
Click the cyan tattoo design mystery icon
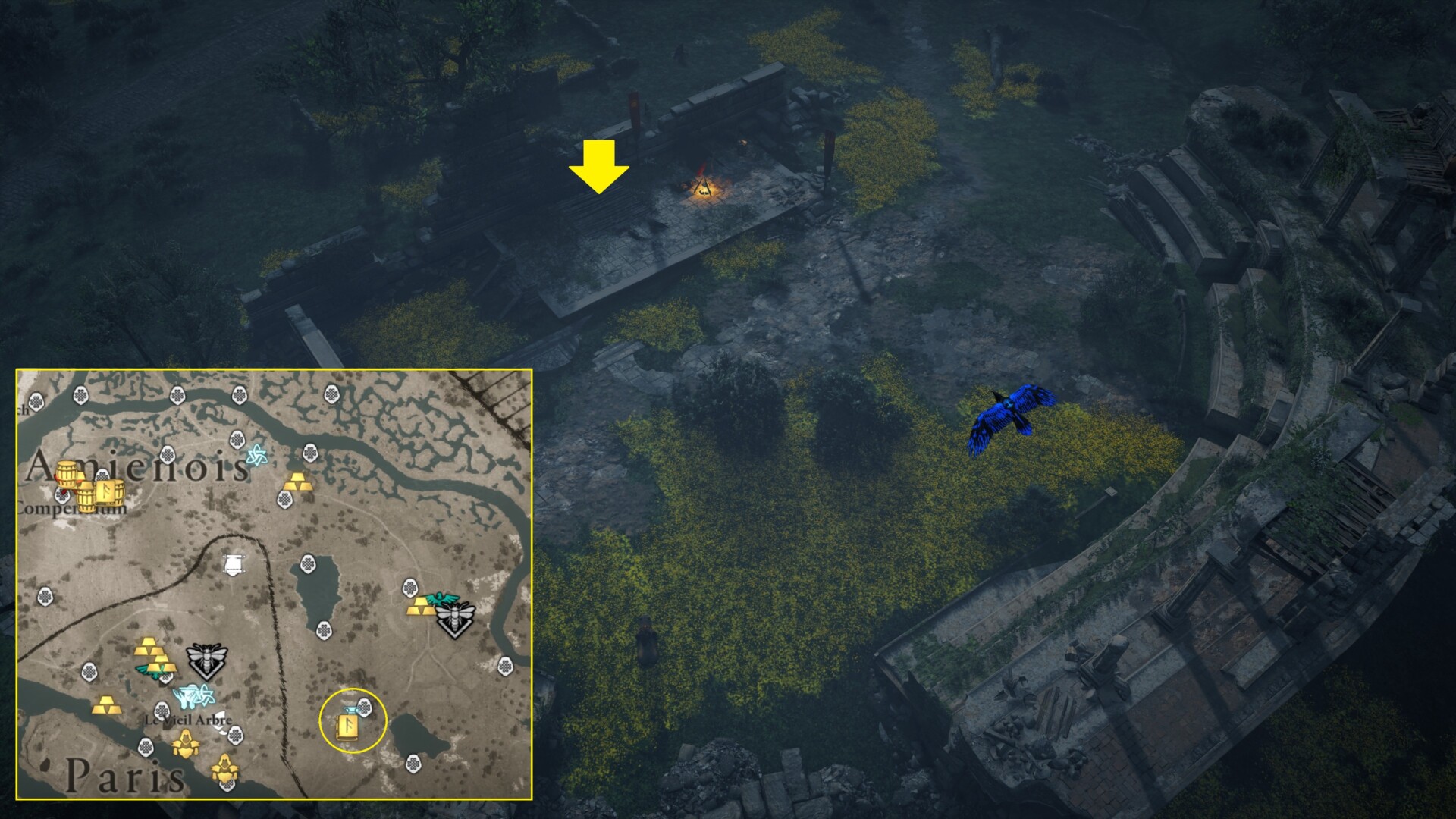pyautogui.click(x=192, y=694)
